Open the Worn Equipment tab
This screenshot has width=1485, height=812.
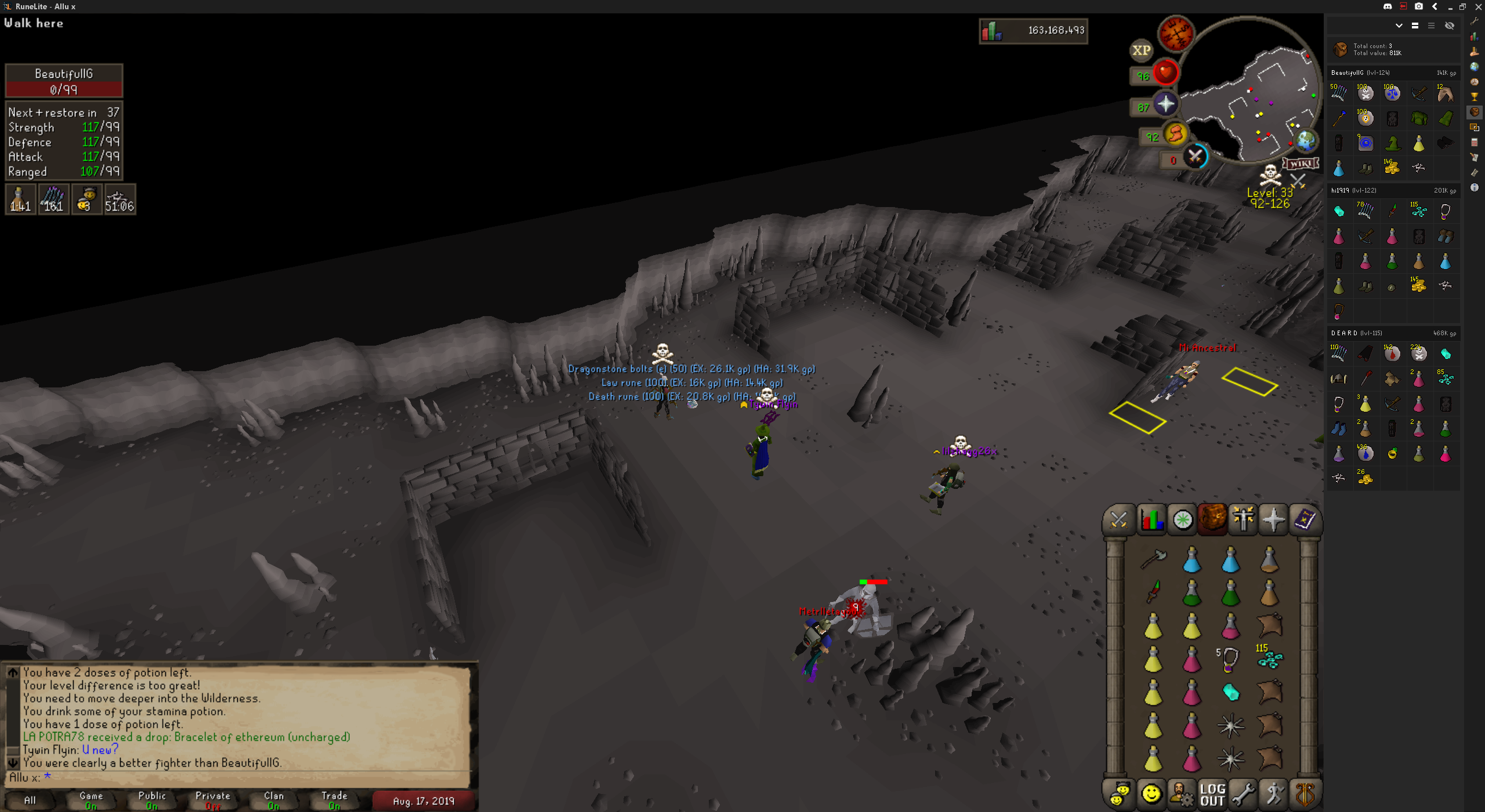pos(1243,519)
